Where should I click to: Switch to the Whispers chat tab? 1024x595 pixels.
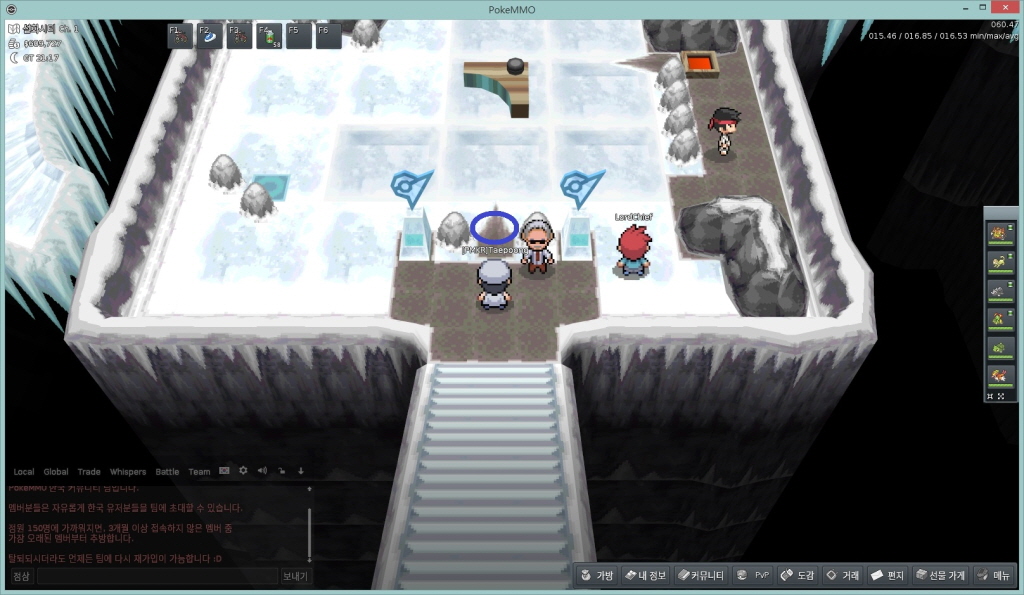coord(127,471)
